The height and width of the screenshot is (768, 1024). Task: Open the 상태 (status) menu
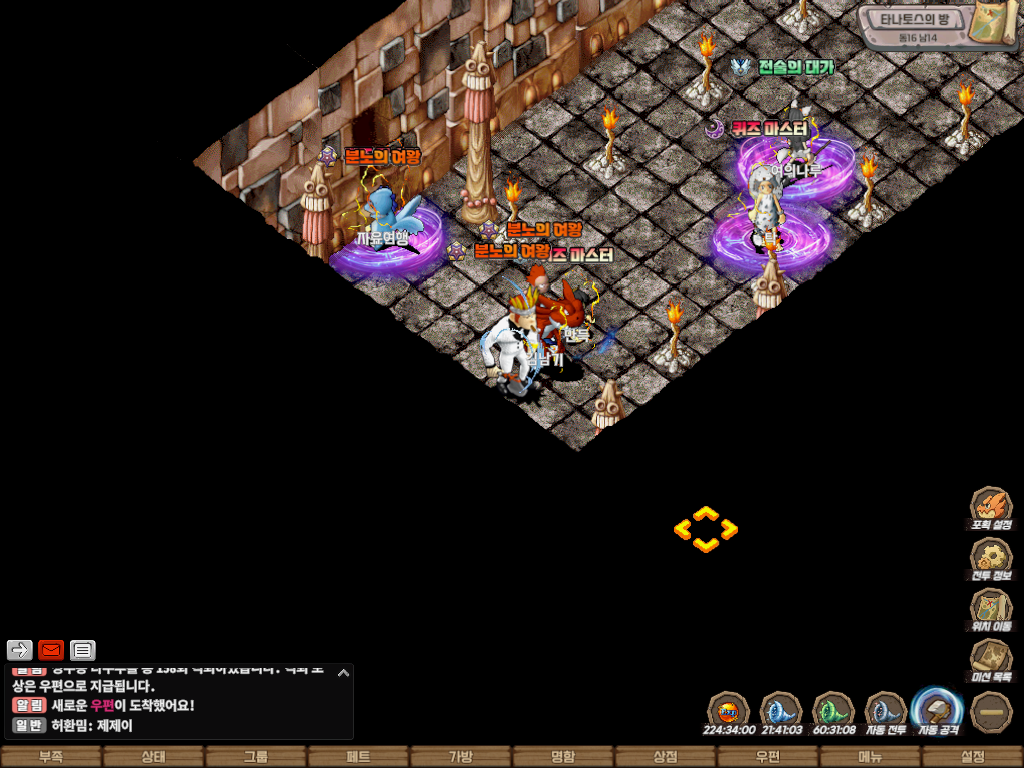153,757
